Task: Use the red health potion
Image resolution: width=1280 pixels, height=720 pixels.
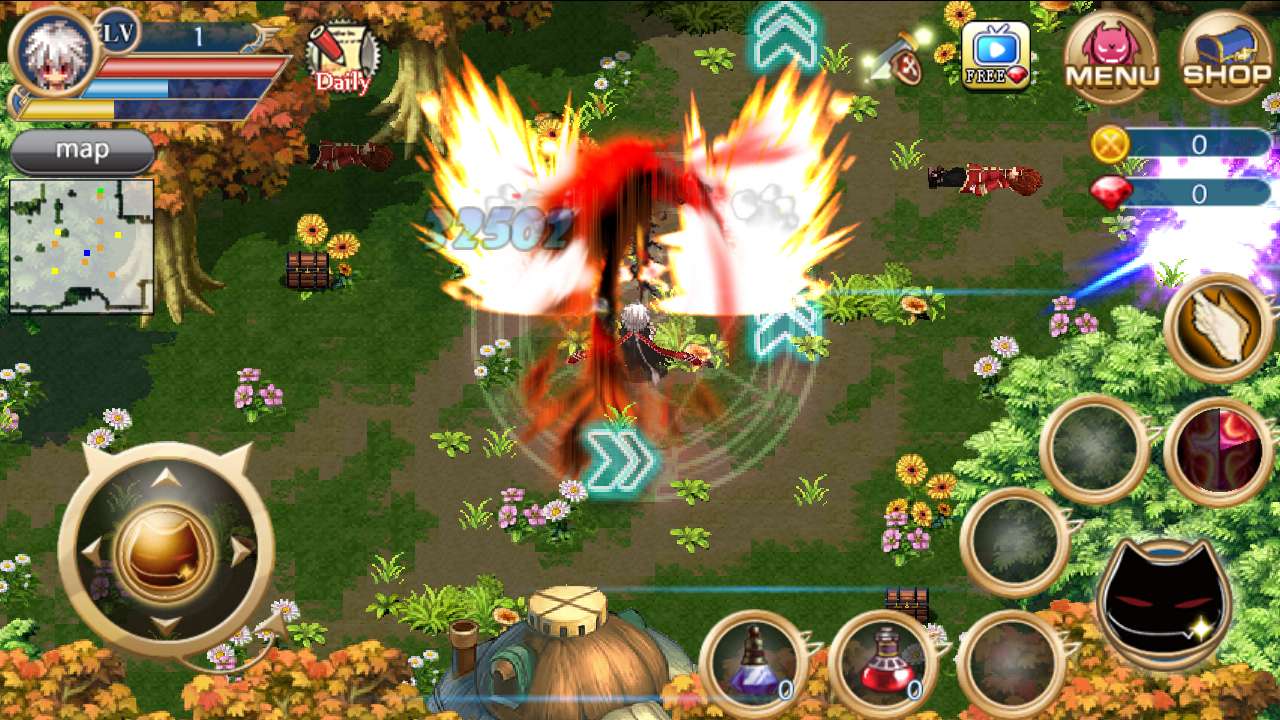Action: pyautogui.click(x=880, y=661)
